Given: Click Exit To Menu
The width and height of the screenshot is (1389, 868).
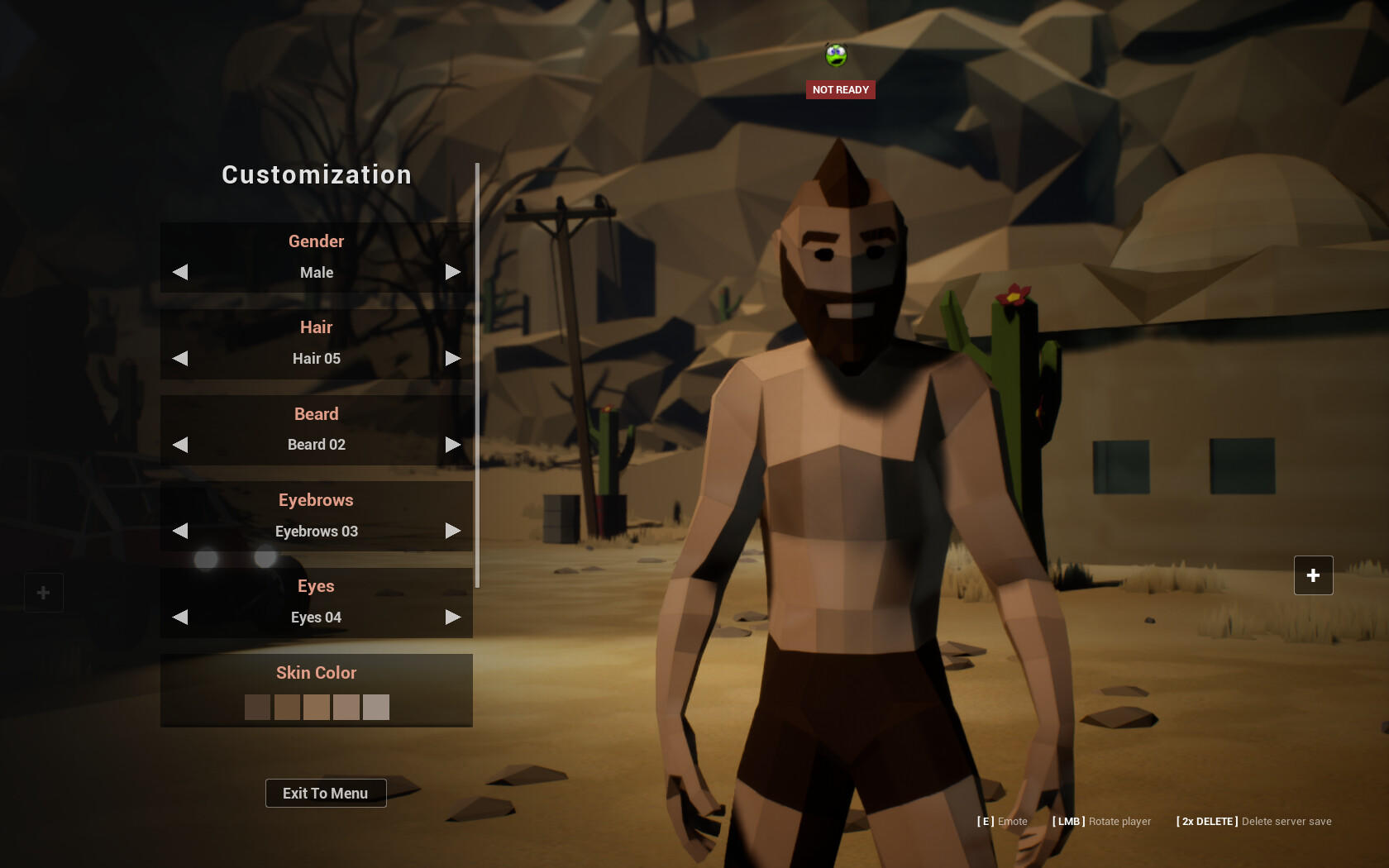Looking at the screenshot, I should click(326, 793).
